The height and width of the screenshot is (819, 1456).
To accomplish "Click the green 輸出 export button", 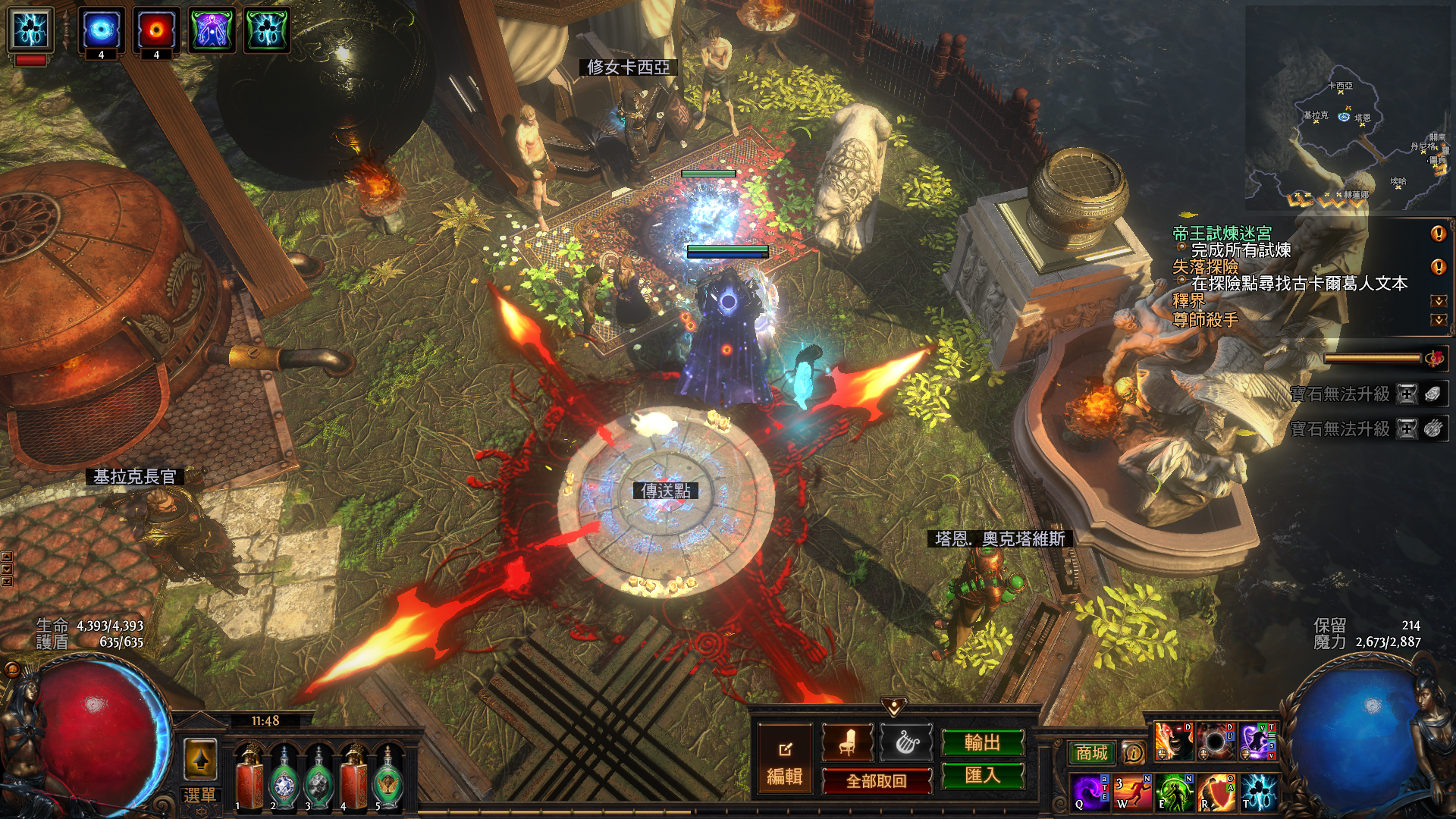I will coord(982,742).
